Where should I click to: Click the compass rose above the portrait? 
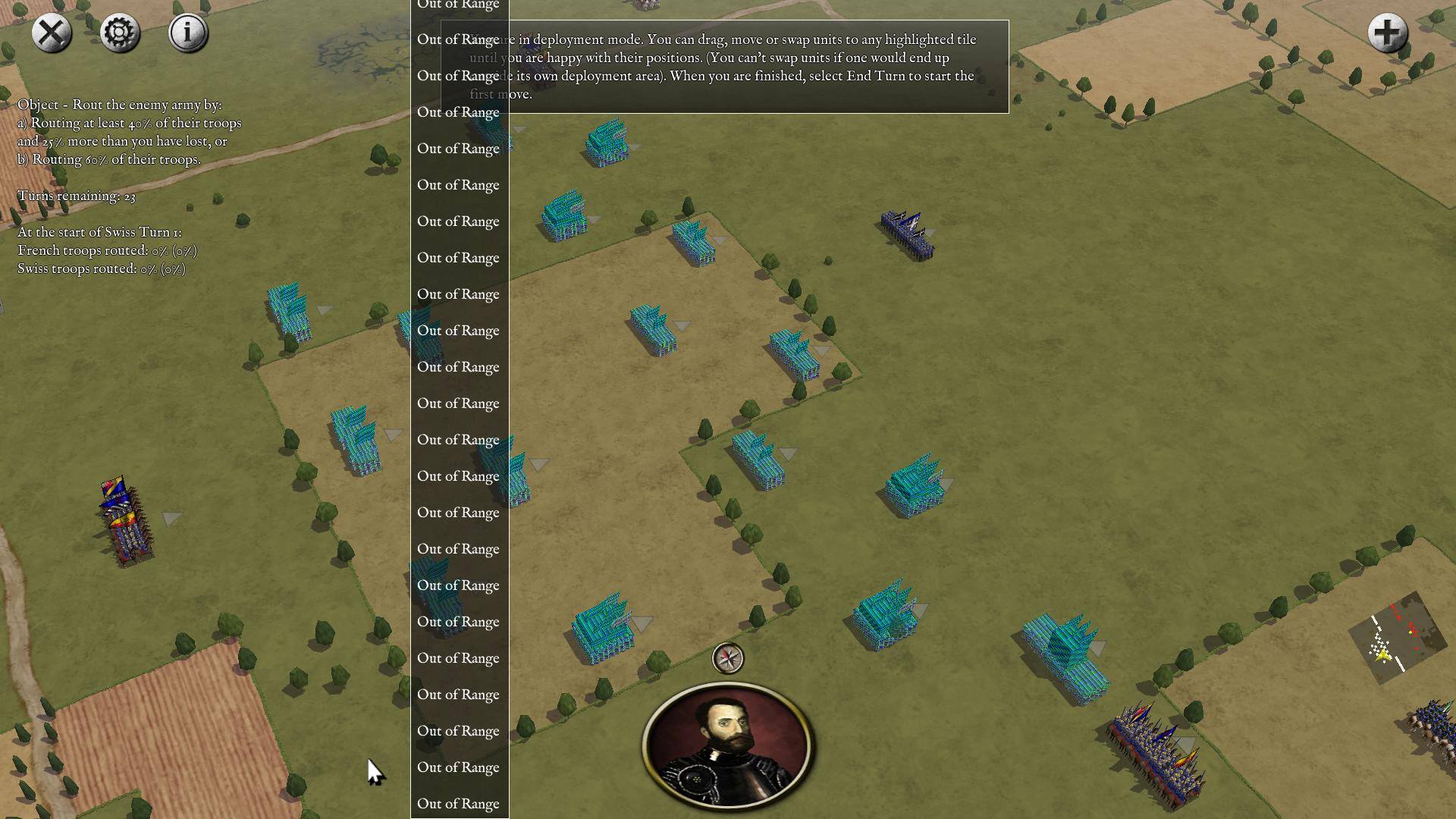(x=726, y=659)
